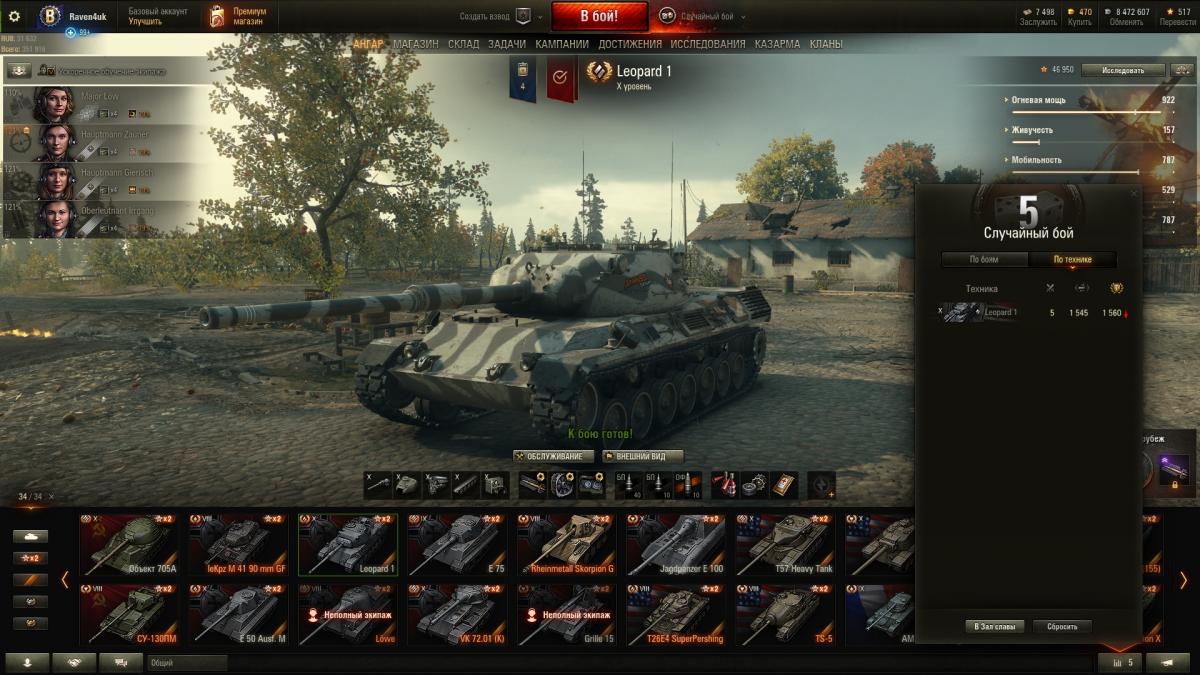Open the ИССЛЕДОВАНИЯ research tab
This screenshot has width=1200, height=675.
click(x=707, y=44)
